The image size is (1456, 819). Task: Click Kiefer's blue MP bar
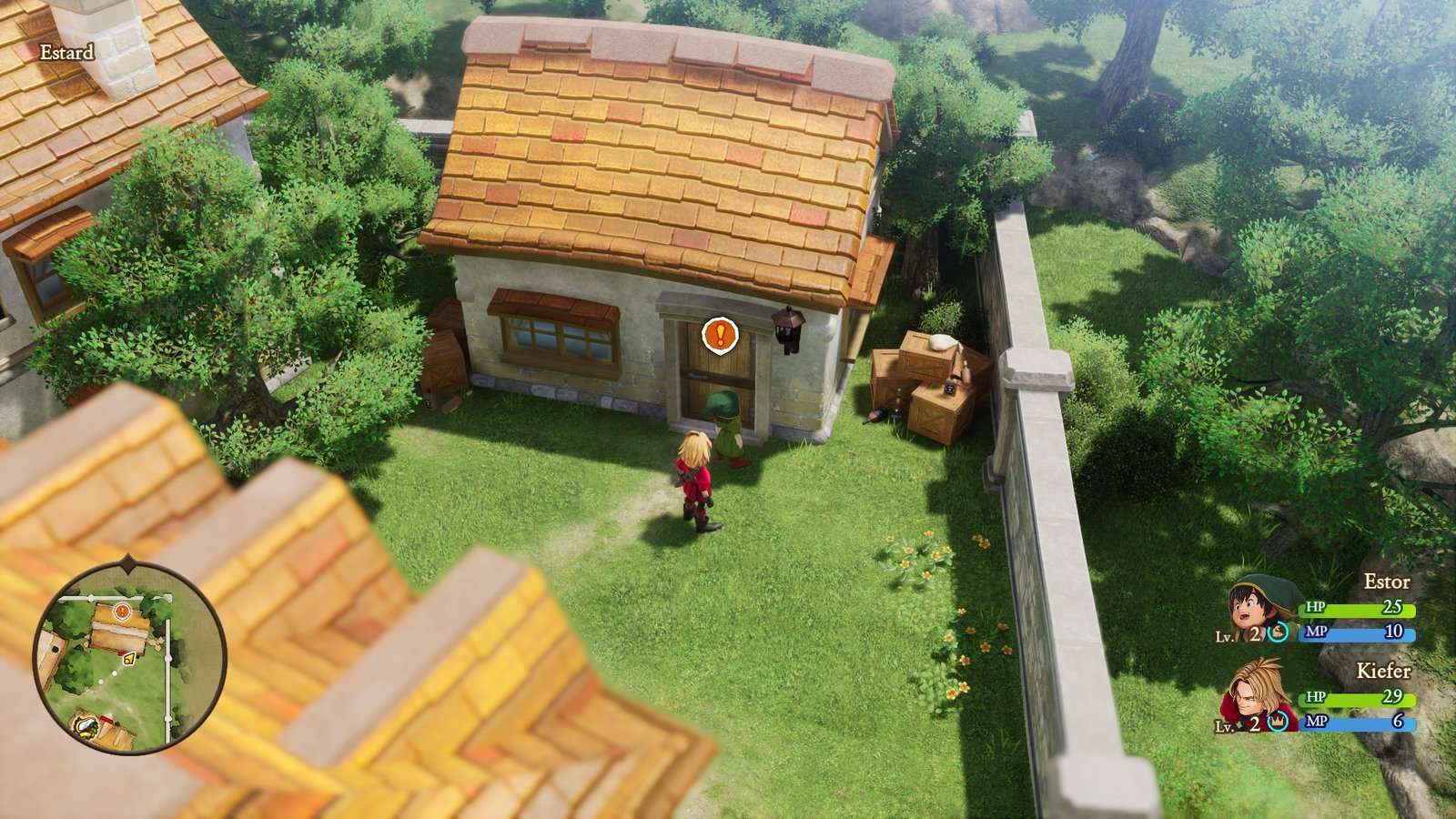(1357, 723)
